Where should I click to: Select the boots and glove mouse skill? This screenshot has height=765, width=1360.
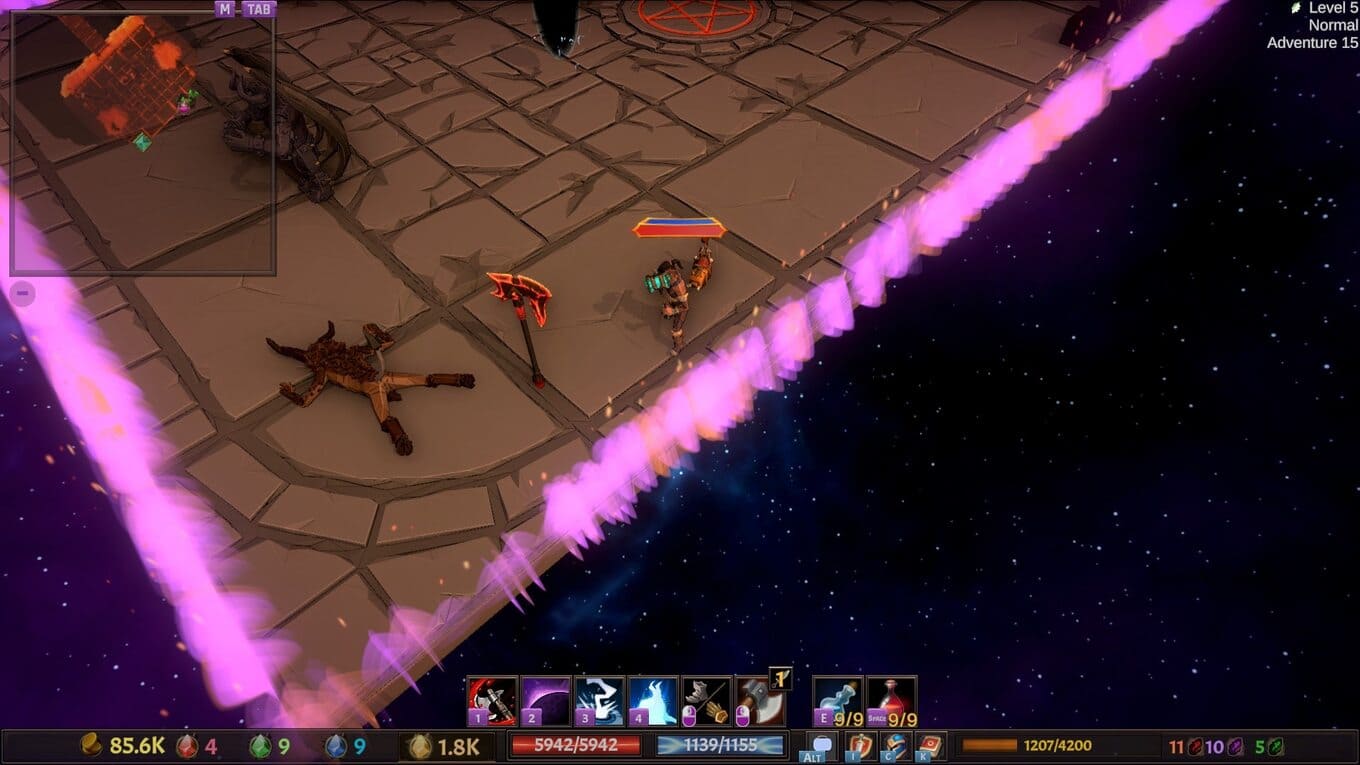(706, 700)
